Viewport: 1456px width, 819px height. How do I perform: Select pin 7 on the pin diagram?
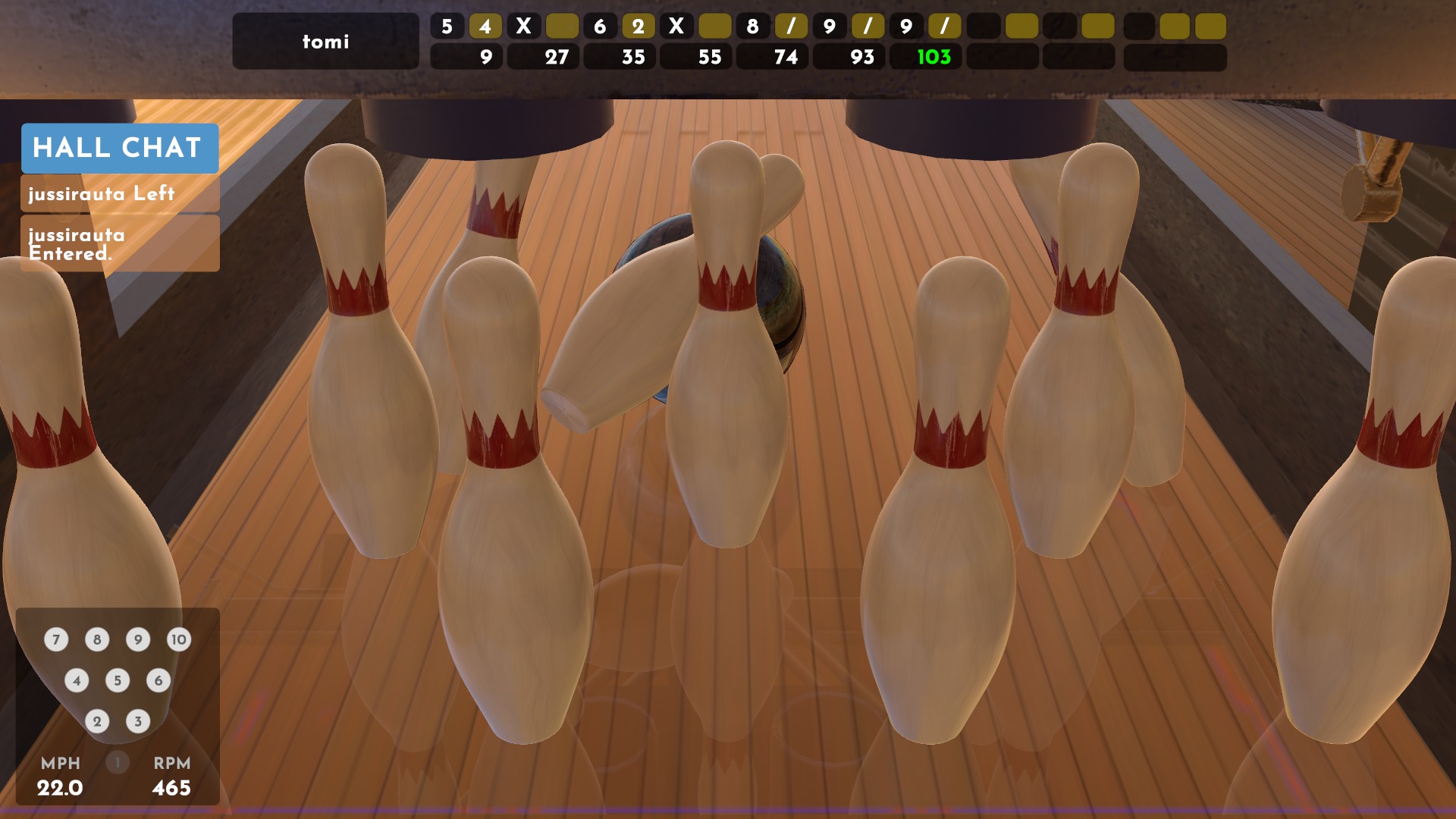click(55, 639)
